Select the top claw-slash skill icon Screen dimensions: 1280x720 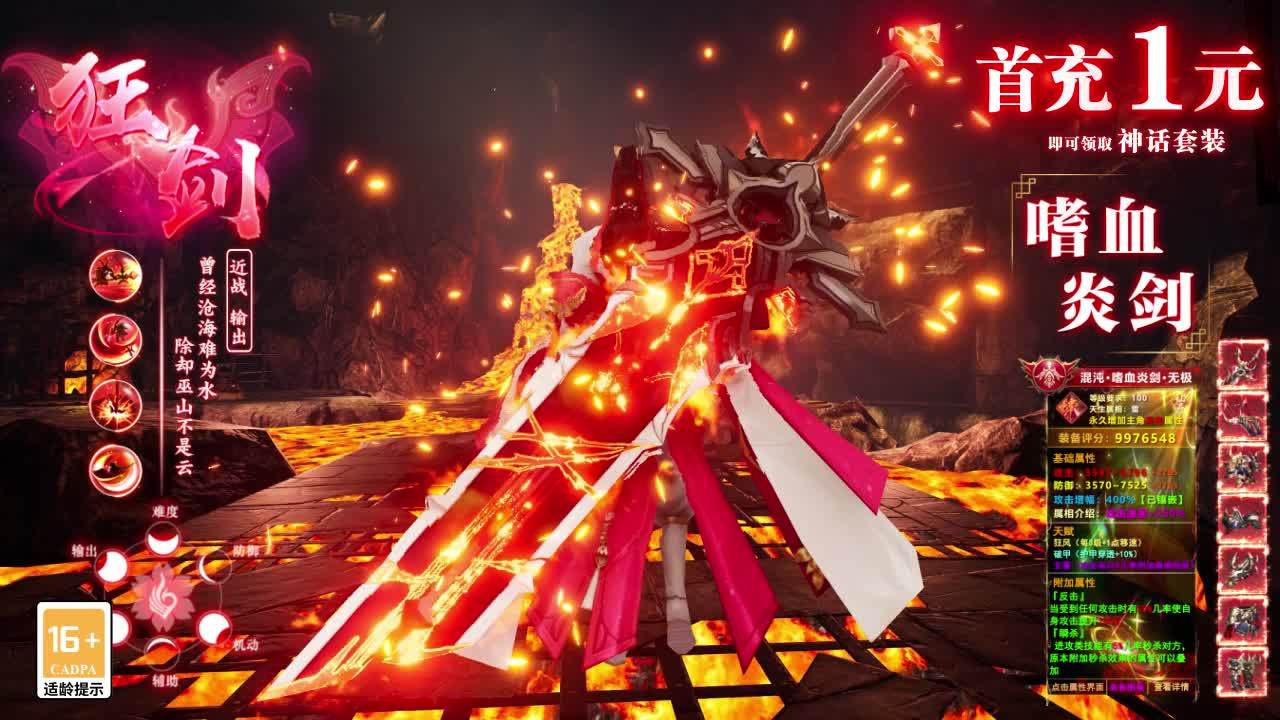pos(115,275)
